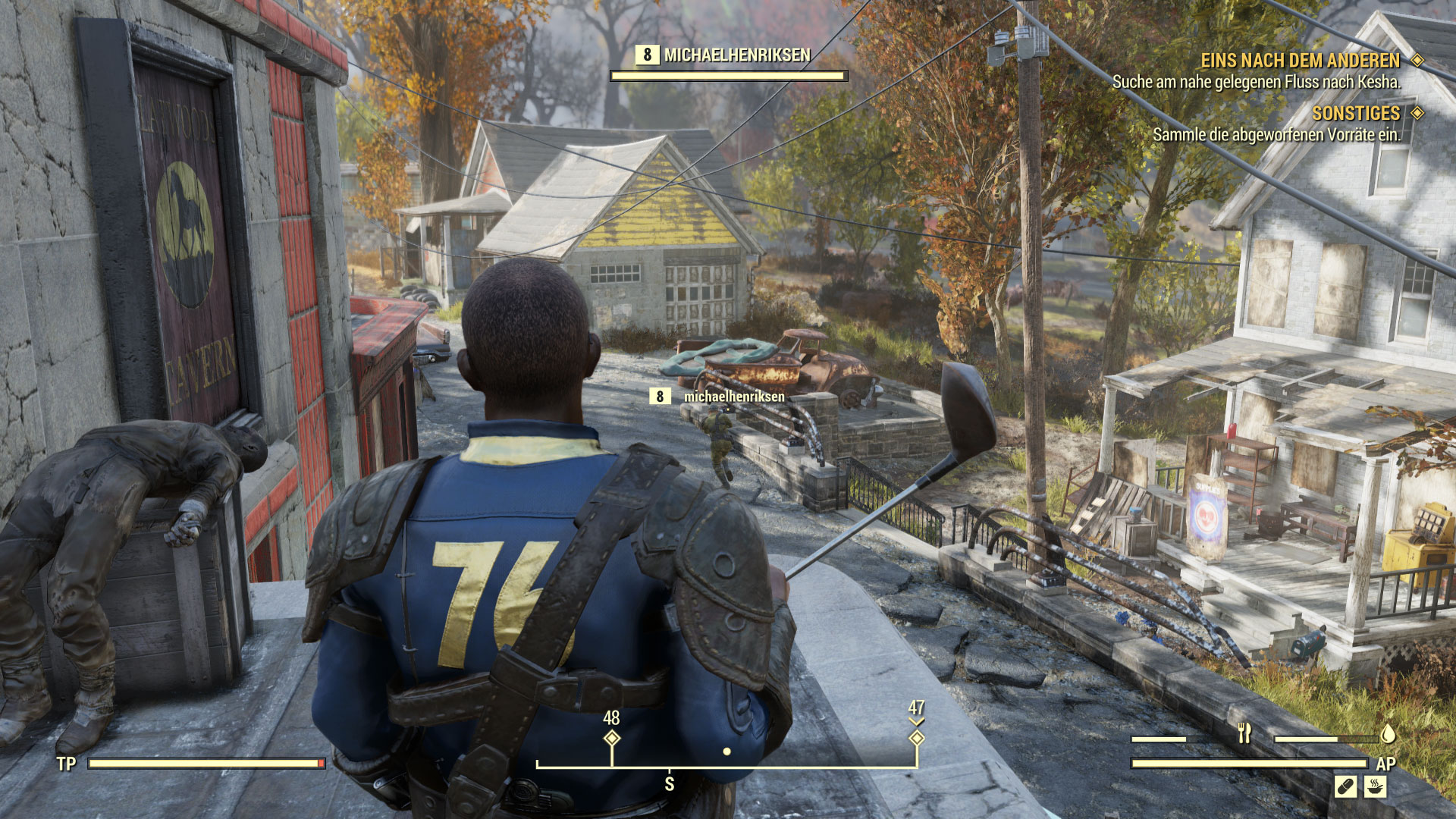1456x819 pixels.
Task: Click the steaming bowl status effect icon
Action: pos(1375,786)
